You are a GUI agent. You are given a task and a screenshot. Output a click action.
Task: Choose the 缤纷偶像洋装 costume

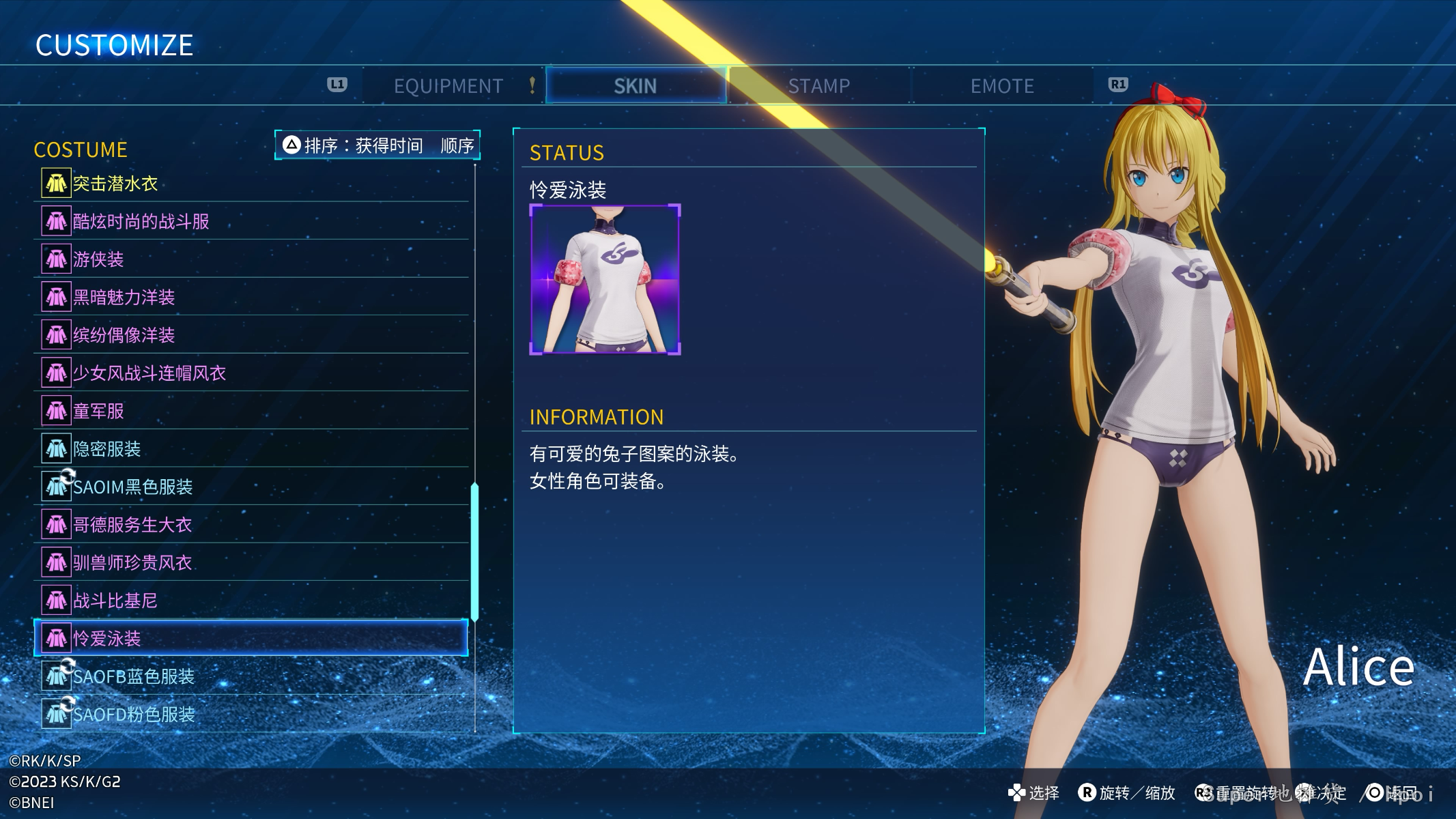[x=251, y=335]
